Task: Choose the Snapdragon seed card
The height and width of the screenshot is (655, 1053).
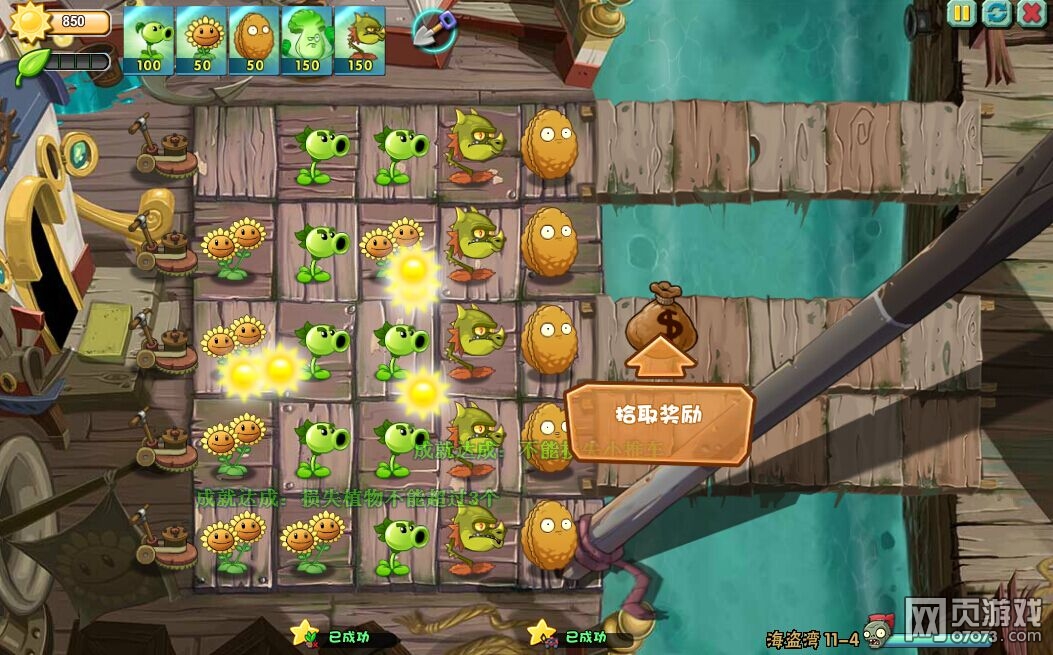Action: click(360, 40)
